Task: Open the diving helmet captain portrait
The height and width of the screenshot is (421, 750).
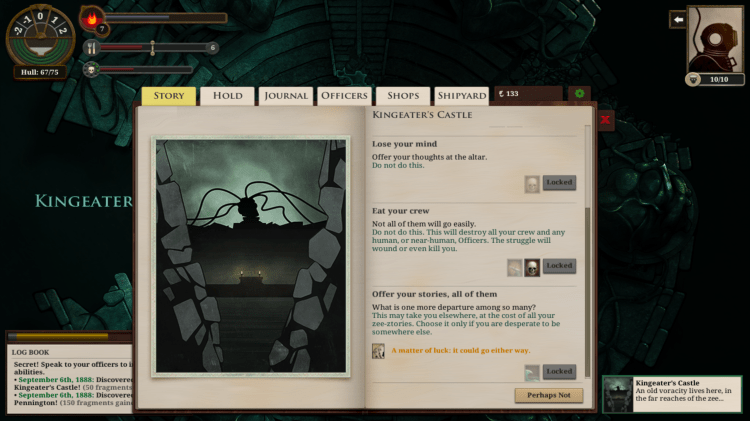Action: pos(715,40)
